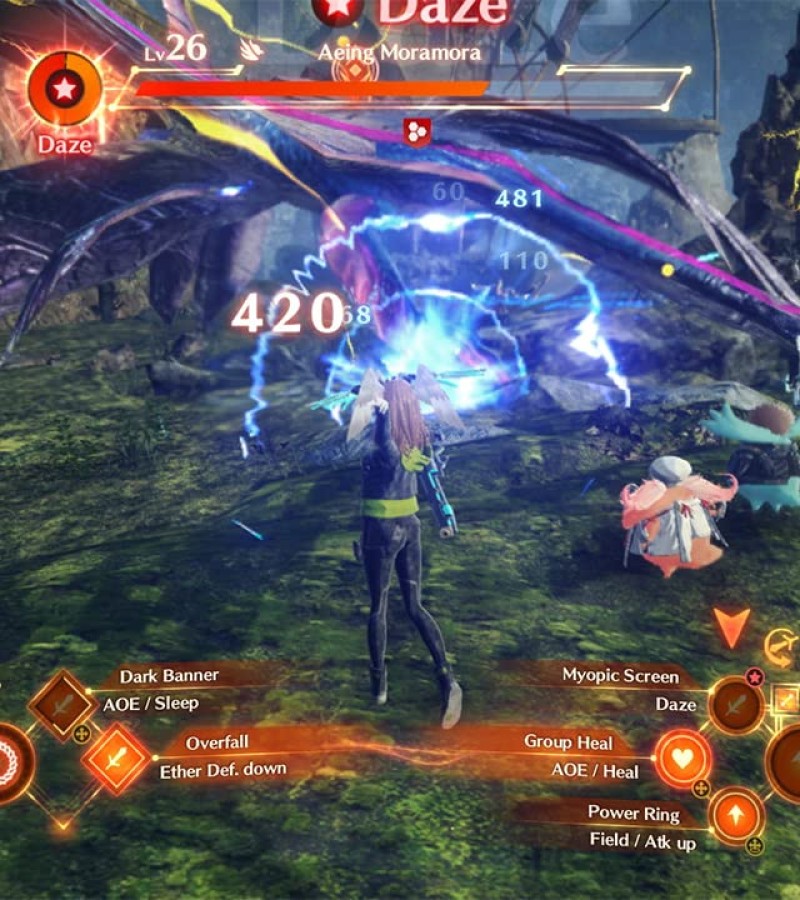Viewport: 800px width, 900px height.
Task: Activate the Power Ring up-arrow art
Action: click(736, 815)
